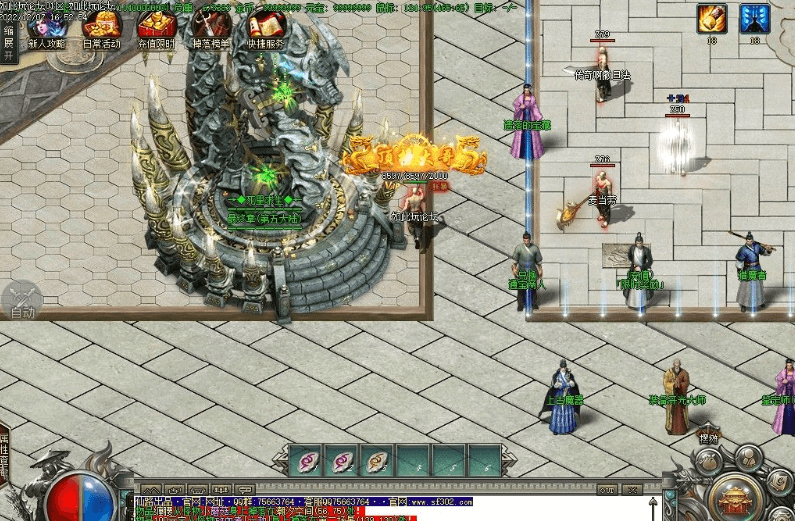This screenshot has width=795, height=521.
Task: Click the golden fist buff icon
Action: coord(712,19)
